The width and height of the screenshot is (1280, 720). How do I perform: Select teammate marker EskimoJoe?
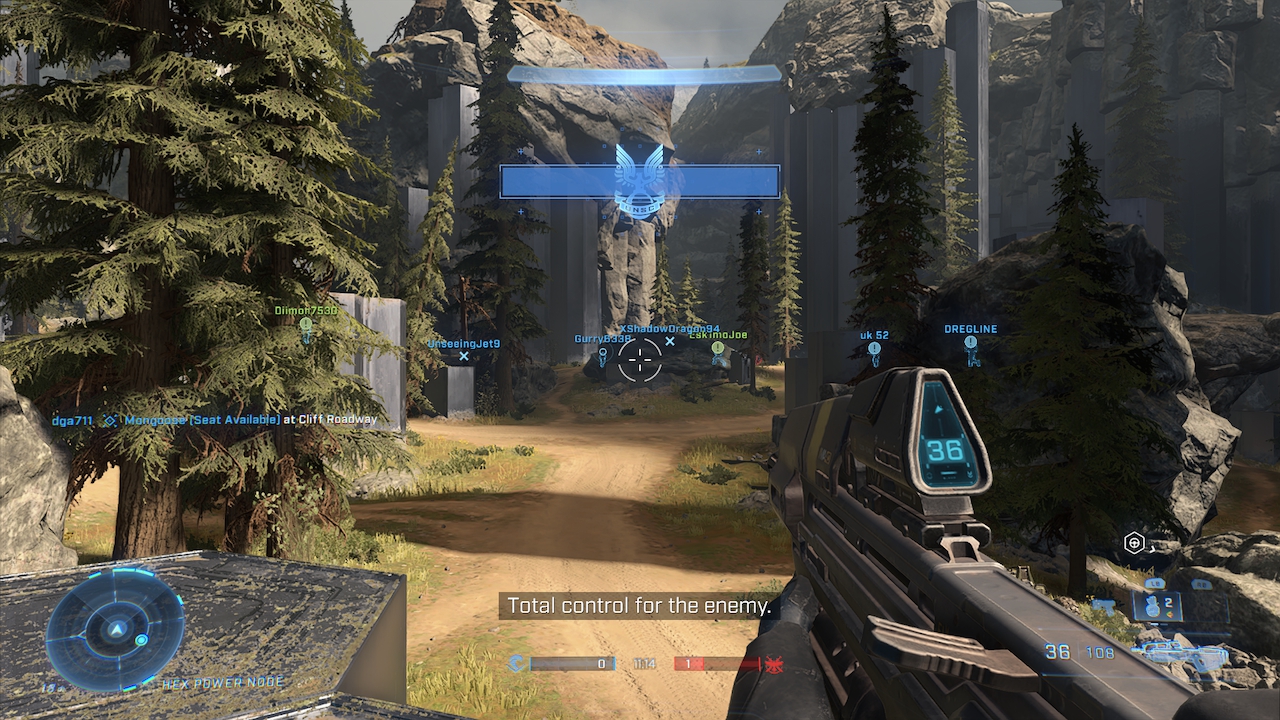click(x=718, y=349)
